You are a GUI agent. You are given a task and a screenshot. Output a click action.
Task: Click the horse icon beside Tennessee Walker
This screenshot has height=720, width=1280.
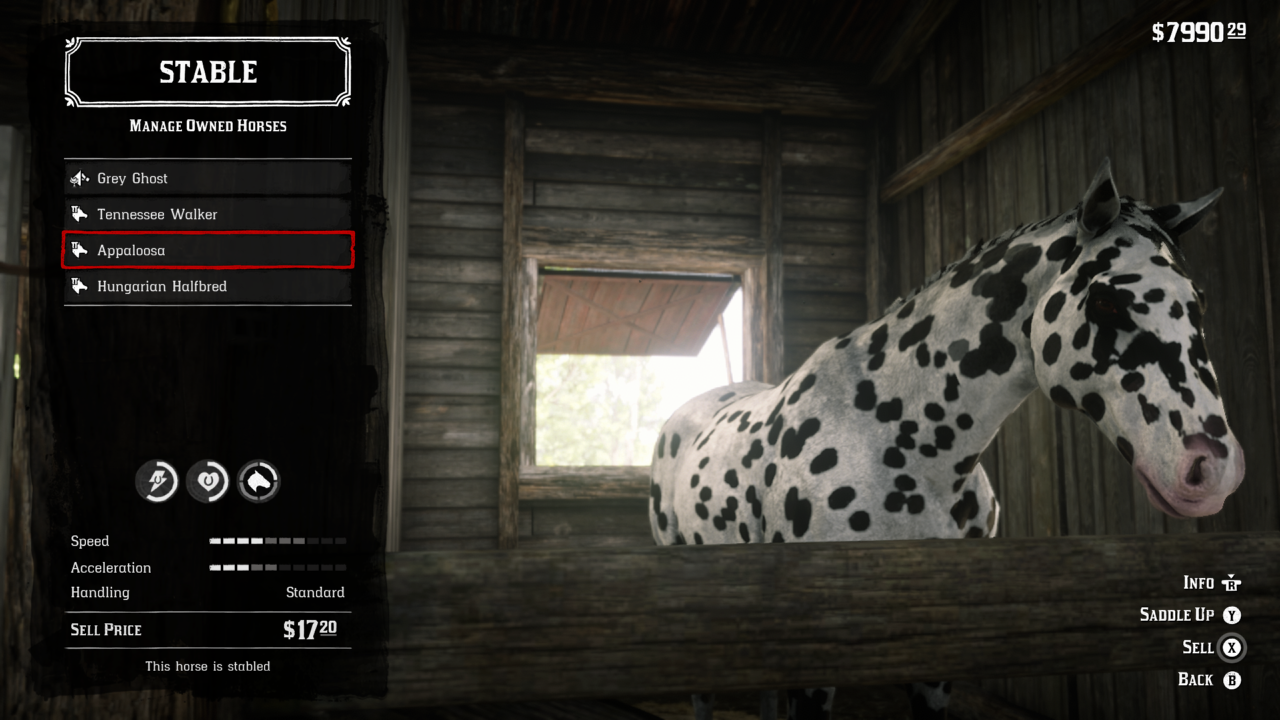pos(79,214)
